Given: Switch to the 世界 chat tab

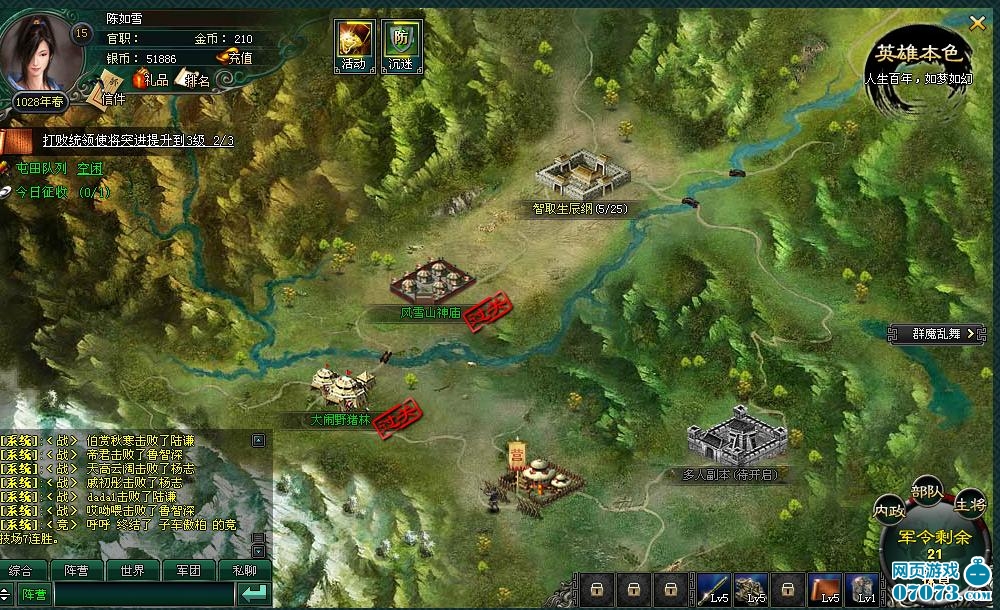Looking at the screenshot, I should coord(132,571).
